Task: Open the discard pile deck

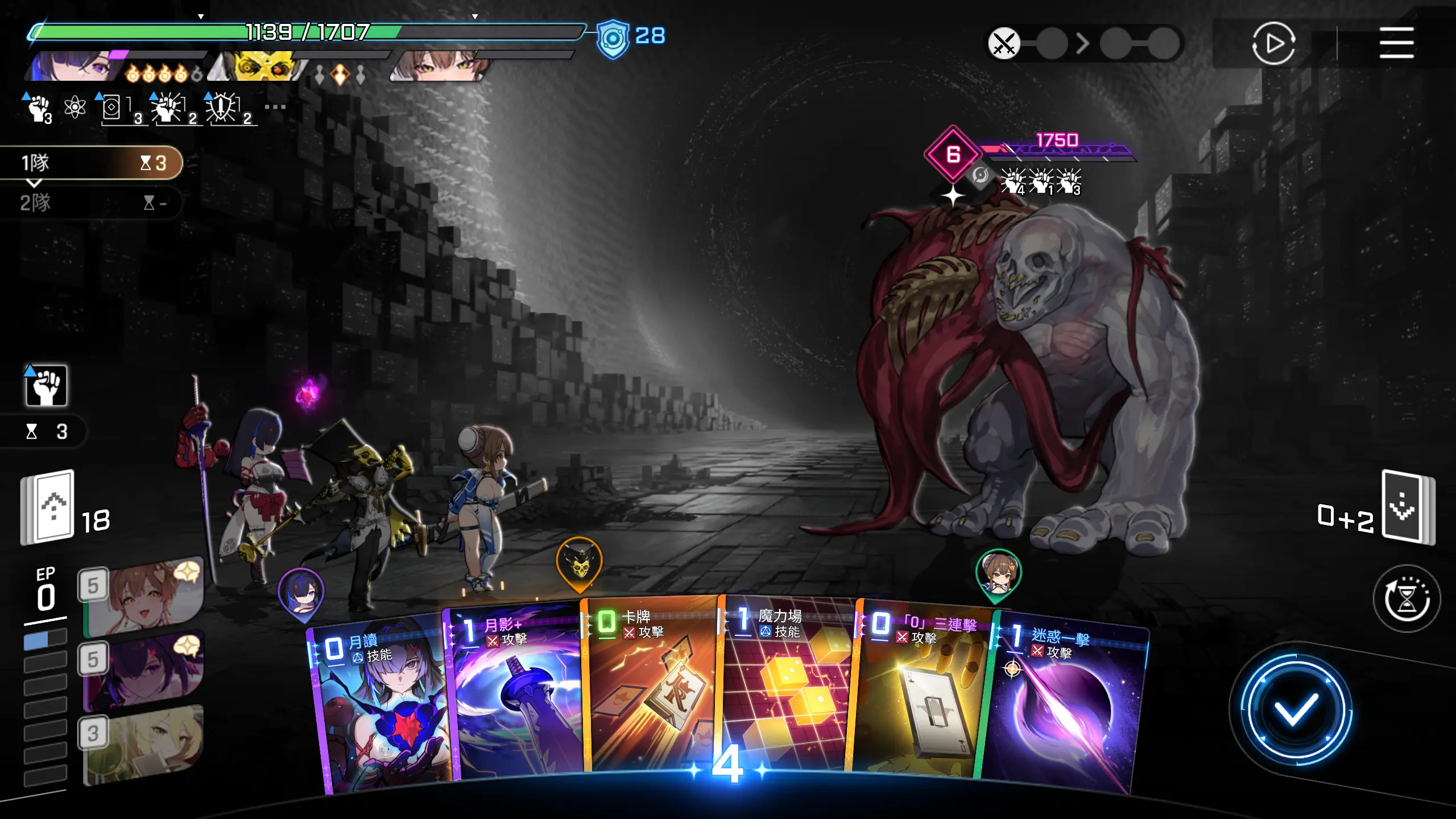Action: click(x=1408, y=507)
